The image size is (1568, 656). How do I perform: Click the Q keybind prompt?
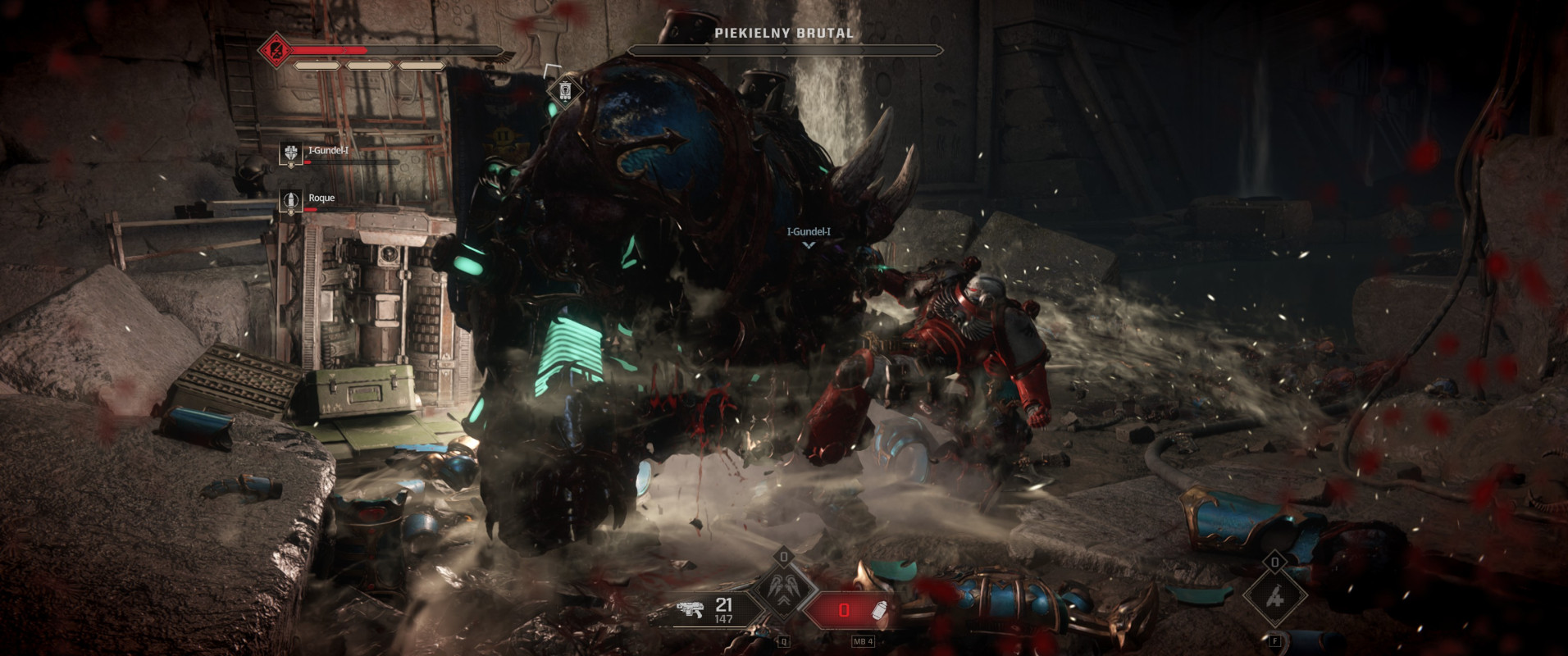tap(783, 642)
